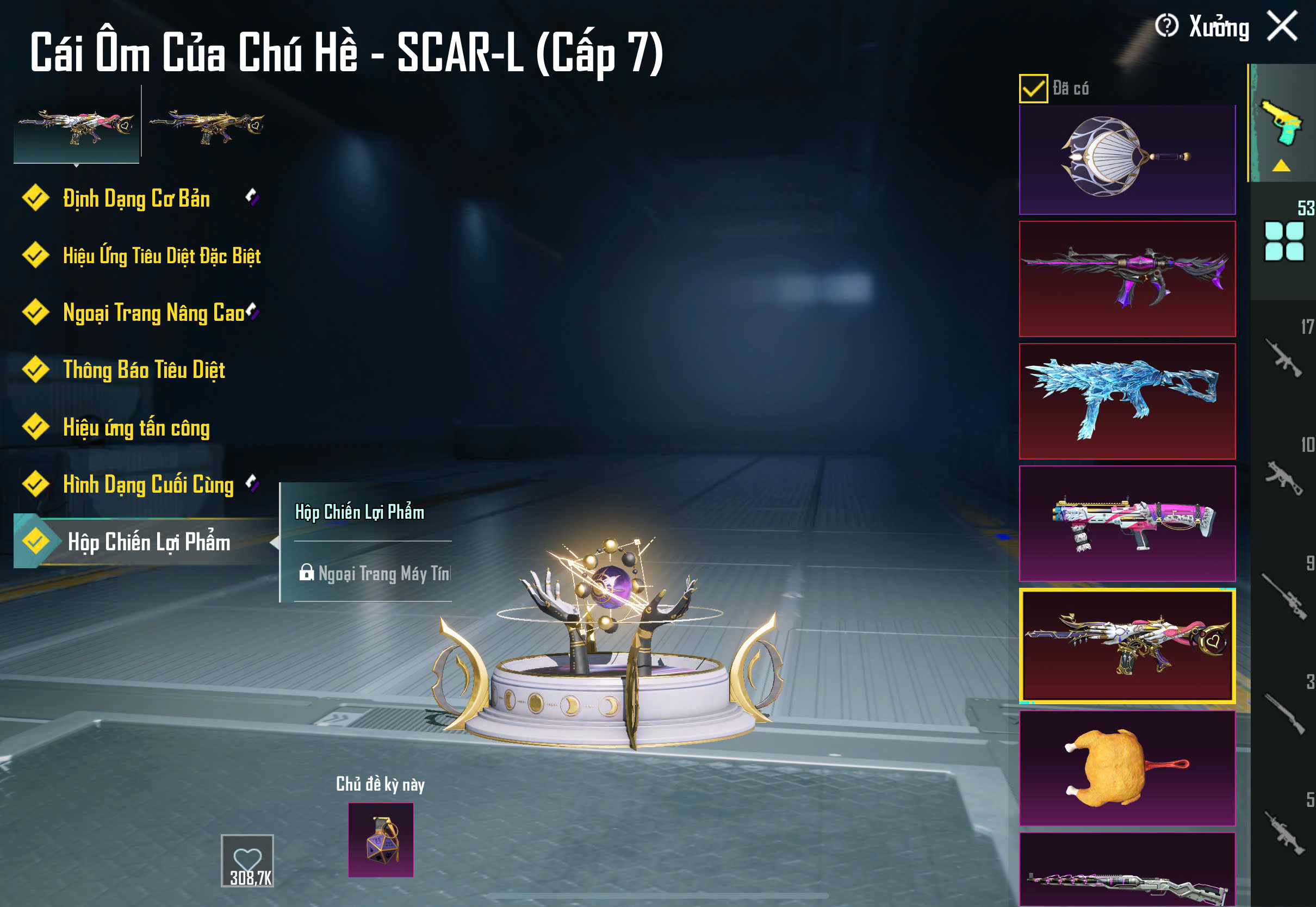Open Ngoại Trang Nâng Cao level
This screenshot has height=907, width=1316.
[153, 313]
